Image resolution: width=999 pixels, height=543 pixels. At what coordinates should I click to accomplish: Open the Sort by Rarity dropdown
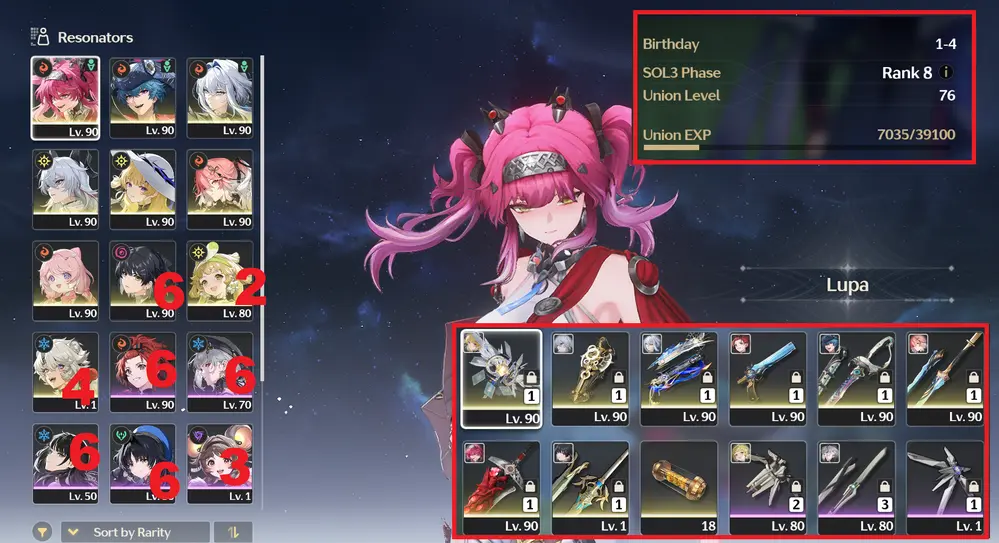point(135,532)
